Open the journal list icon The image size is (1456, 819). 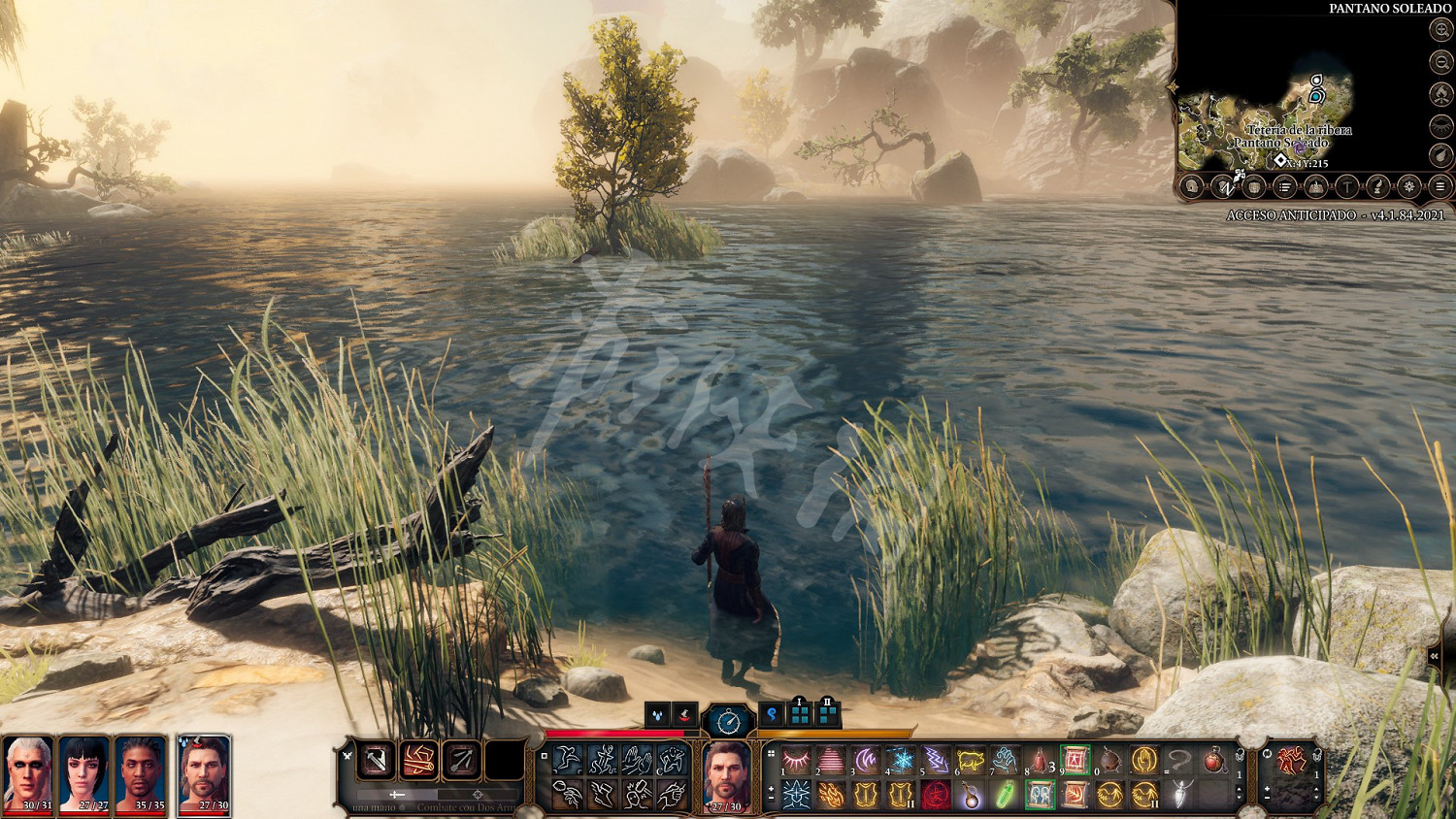(1285, 186)
